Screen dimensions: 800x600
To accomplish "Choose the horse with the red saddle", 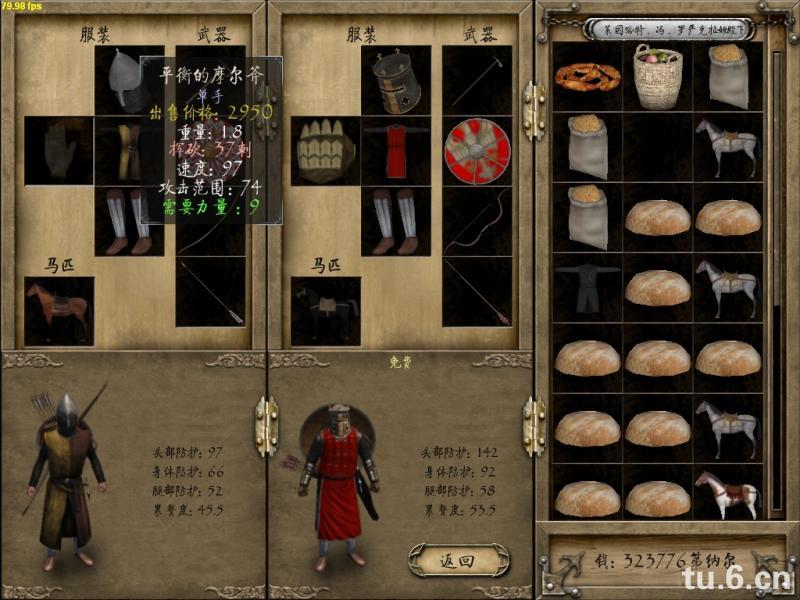I will tap(727, 495).
